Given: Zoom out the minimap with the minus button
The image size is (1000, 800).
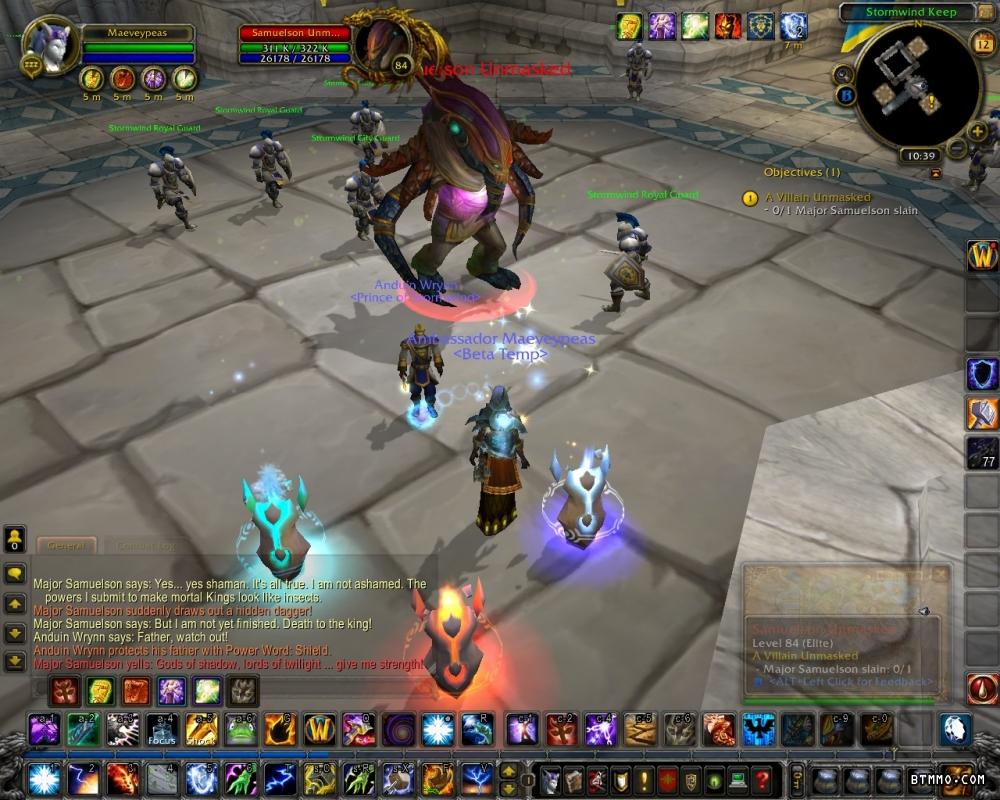Looking at the screenshot, I should [x=957, y=149].
